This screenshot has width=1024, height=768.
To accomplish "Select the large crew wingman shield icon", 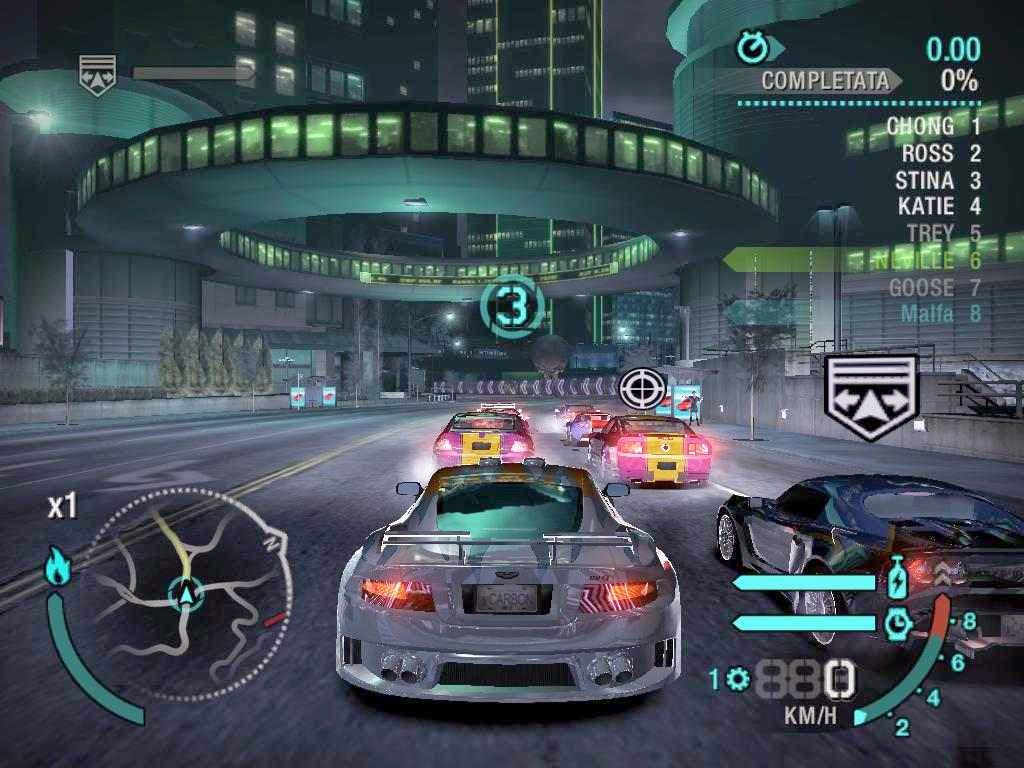I will 870,397.
